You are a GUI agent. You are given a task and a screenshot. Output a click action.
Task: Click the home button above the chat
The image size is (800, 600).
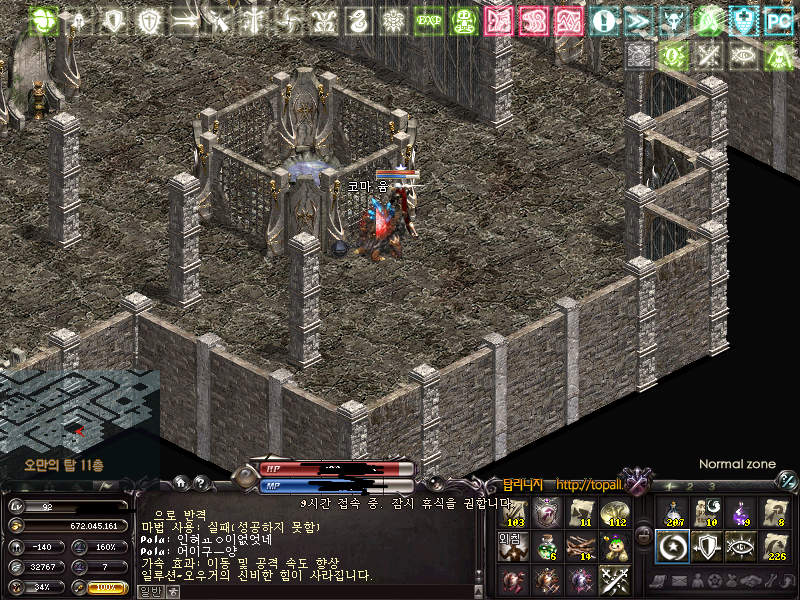coord(181,483)
